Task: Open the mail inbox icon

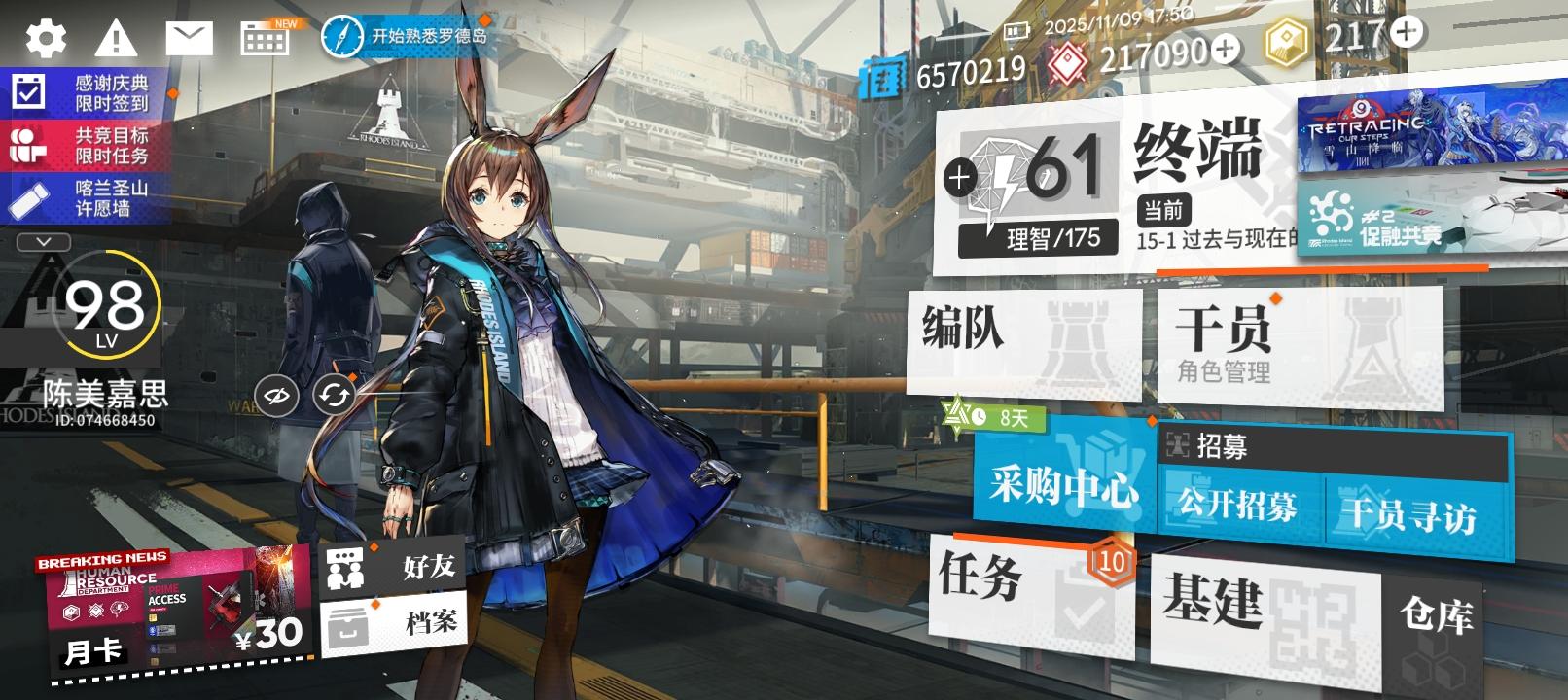Action: coord(188,39)
